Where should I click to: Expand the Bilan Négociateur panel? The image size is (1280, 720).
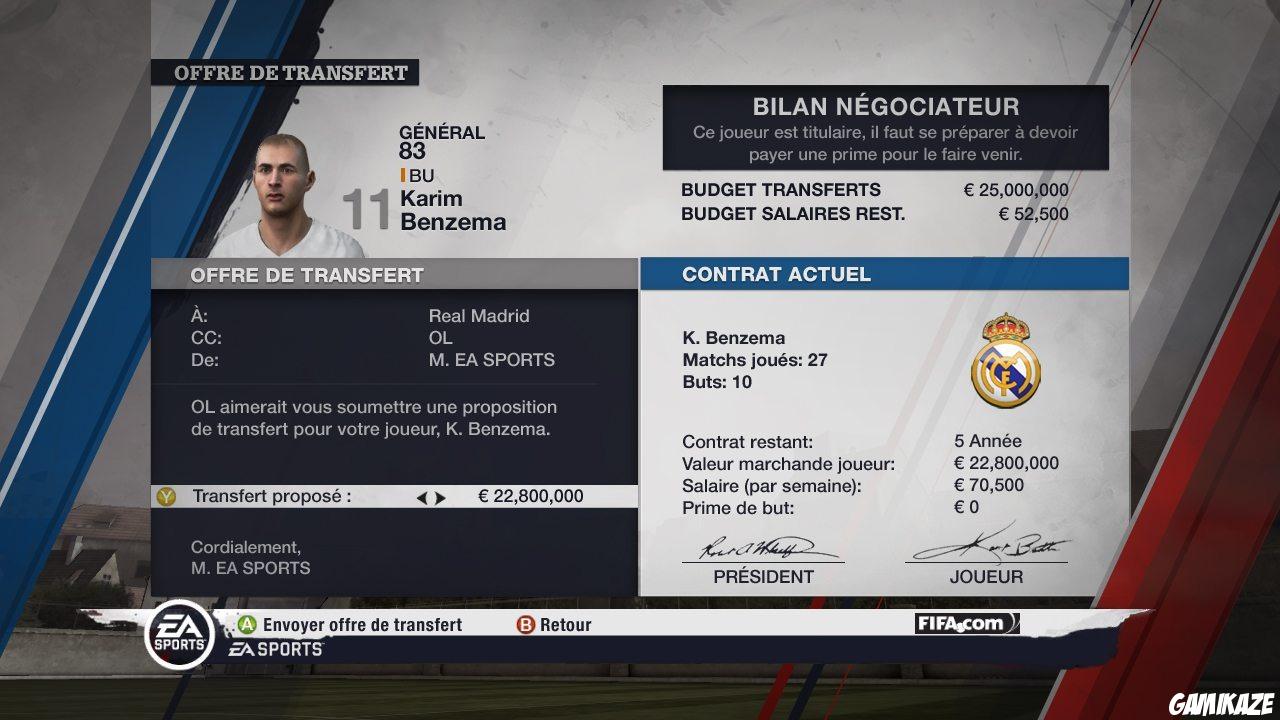click(x=886, y=106)
